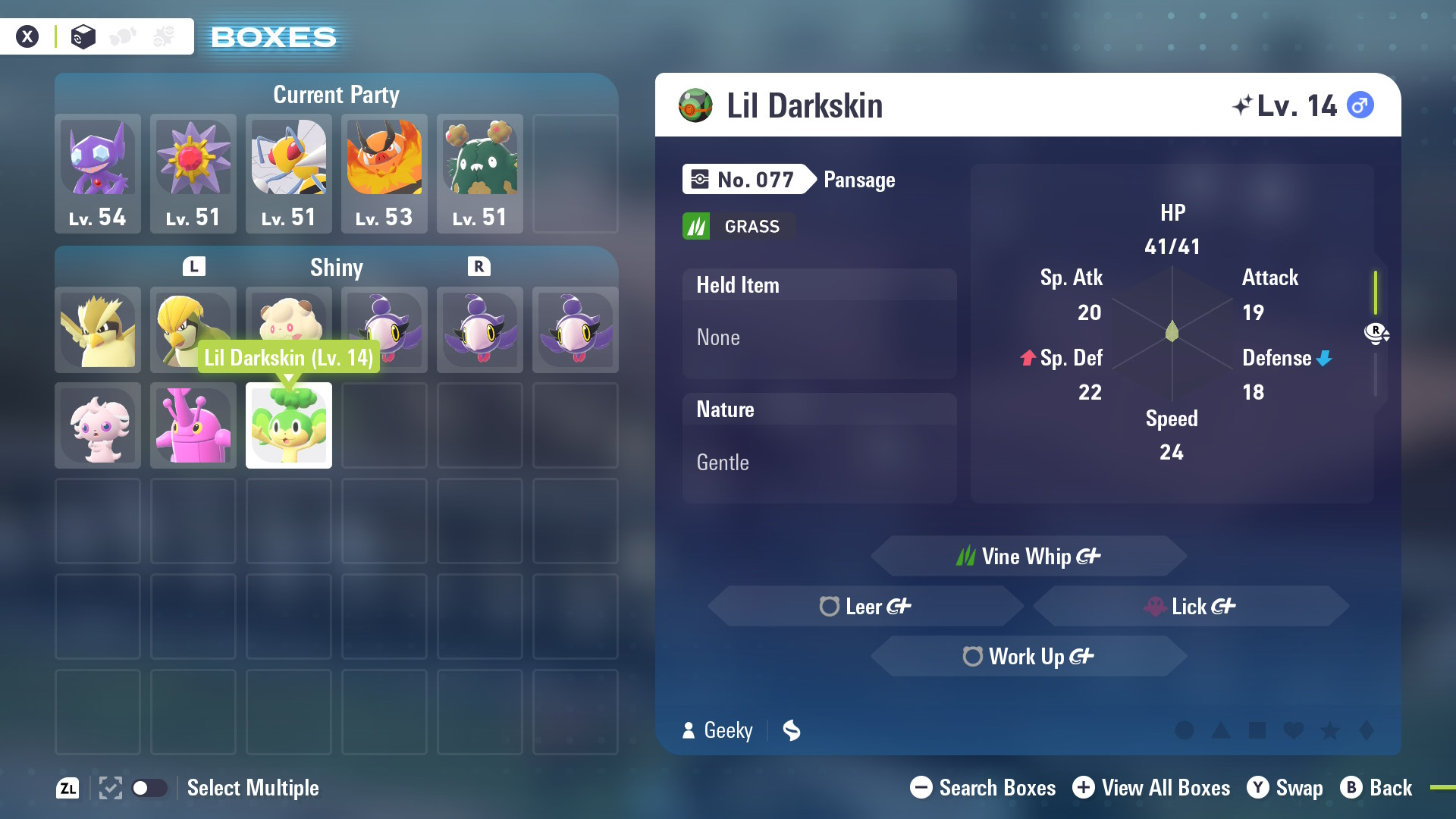
Task: Toggle the Select Multiple switch
Action: [x=149, y=788]
